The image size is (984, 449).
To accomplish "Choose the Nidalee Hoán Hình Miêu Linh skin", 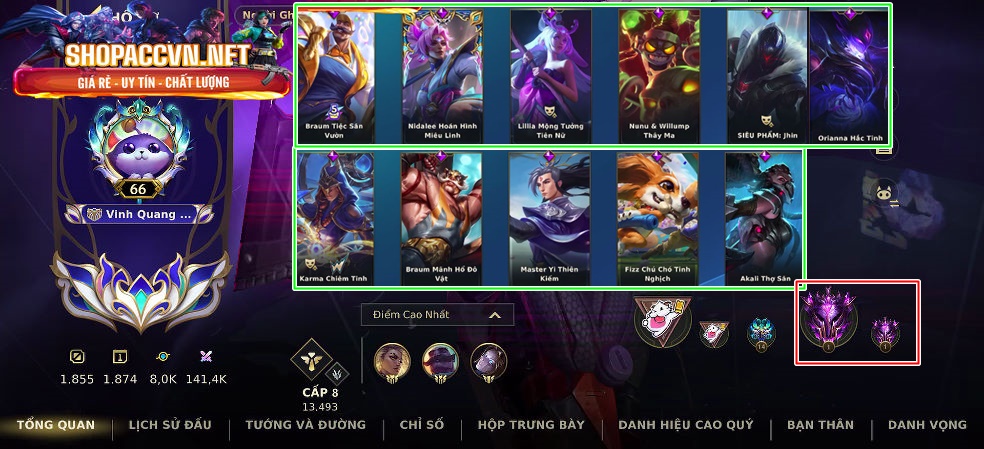I will click(443, 75).
